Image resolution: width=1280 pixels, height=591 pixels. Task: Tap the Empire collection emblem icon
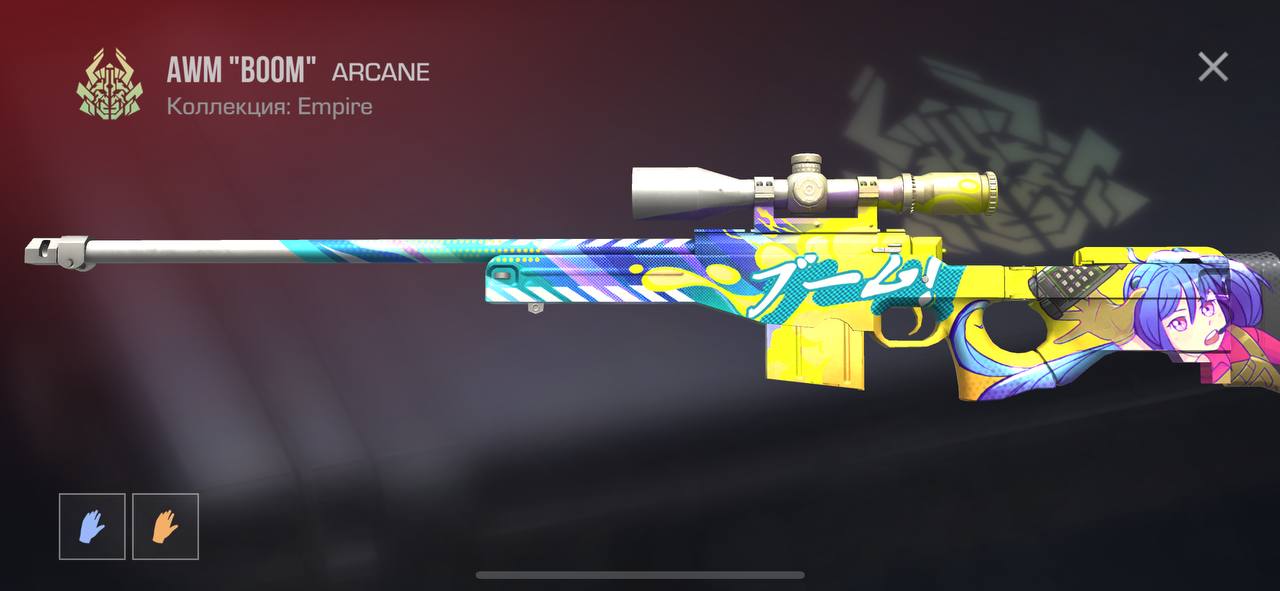point(109,84)
